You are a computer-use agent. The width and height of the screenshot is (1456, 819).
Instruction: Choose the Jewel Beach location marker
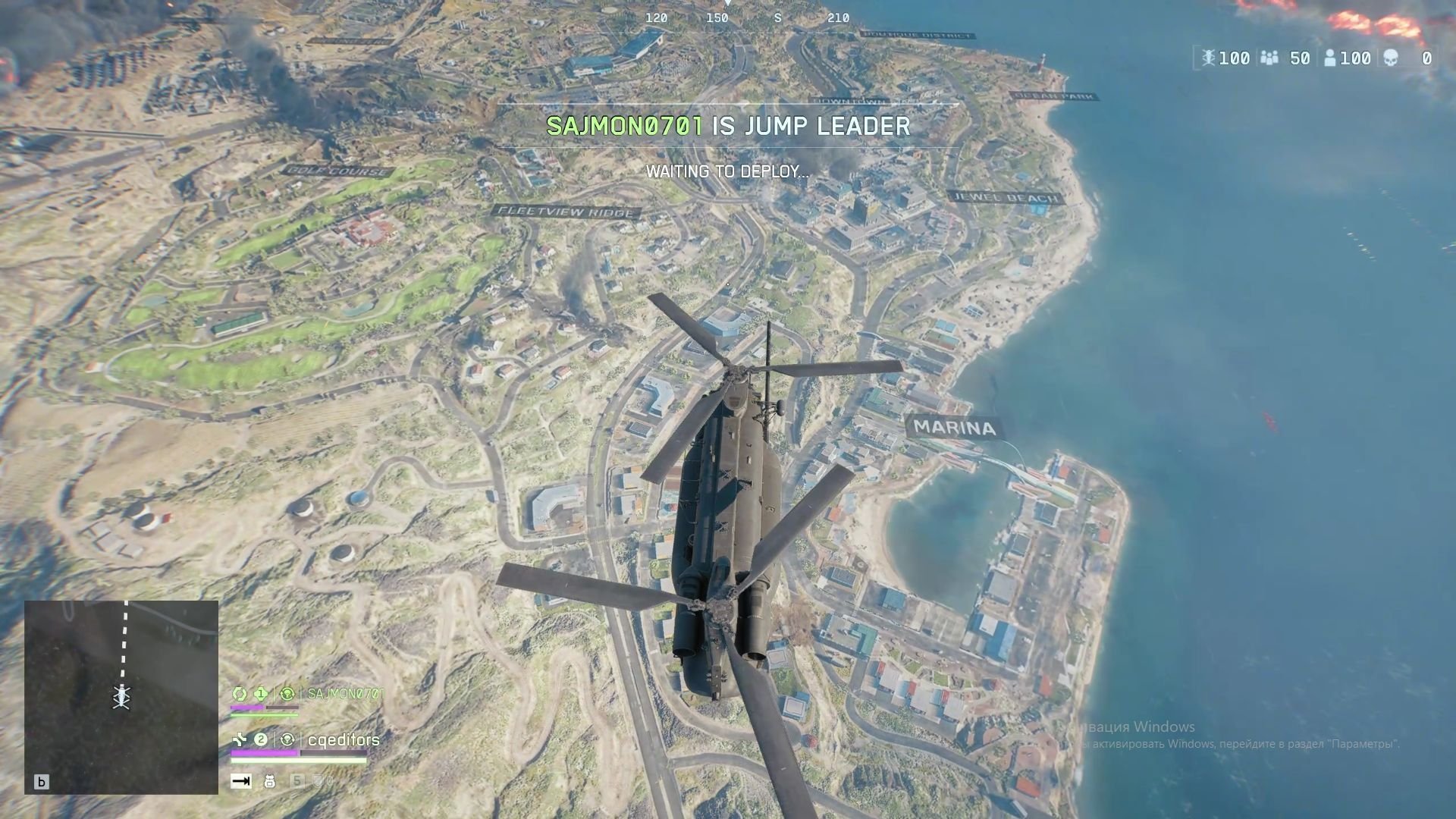1005,198
